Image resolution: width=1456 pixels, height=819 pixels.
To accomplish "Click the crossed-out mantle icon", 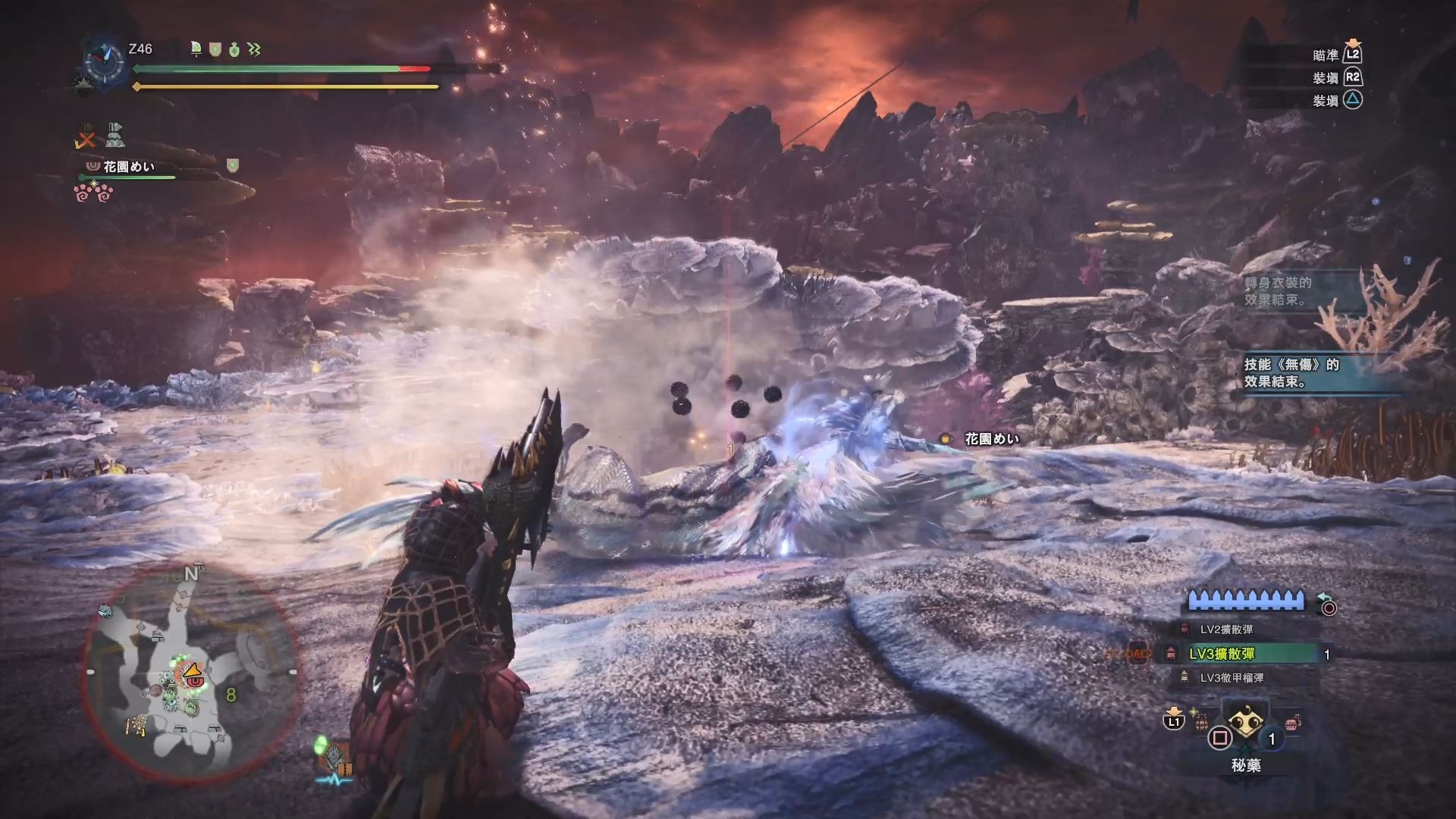I will 87,136.
